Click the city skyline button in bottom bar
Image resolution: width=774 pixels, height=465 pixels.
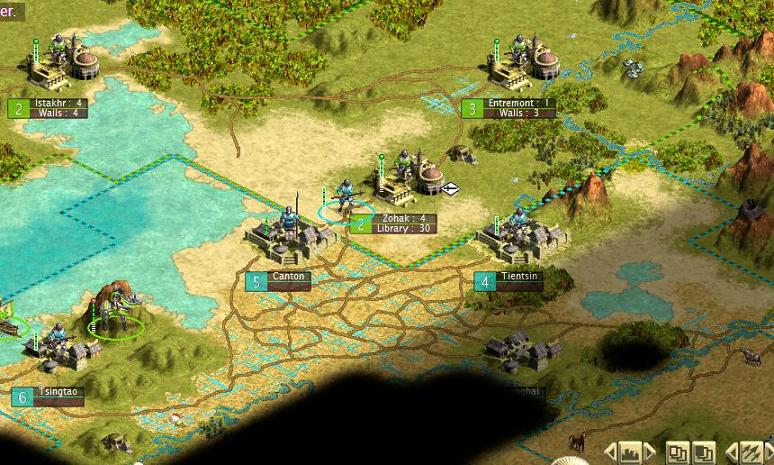pyautogui.click(x=630, y=452)
